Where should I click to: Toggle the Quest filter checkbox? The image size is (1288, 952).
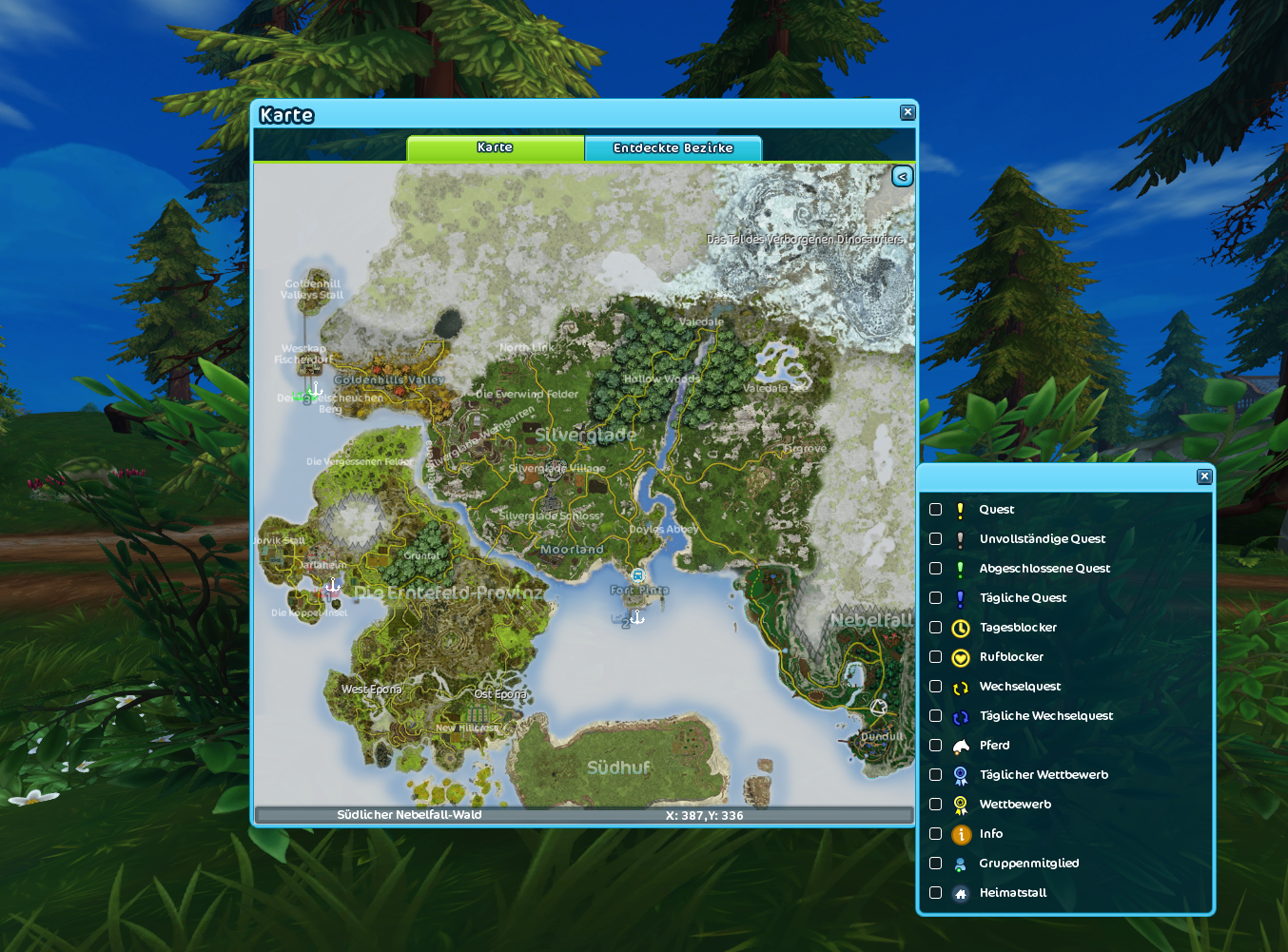936,510
